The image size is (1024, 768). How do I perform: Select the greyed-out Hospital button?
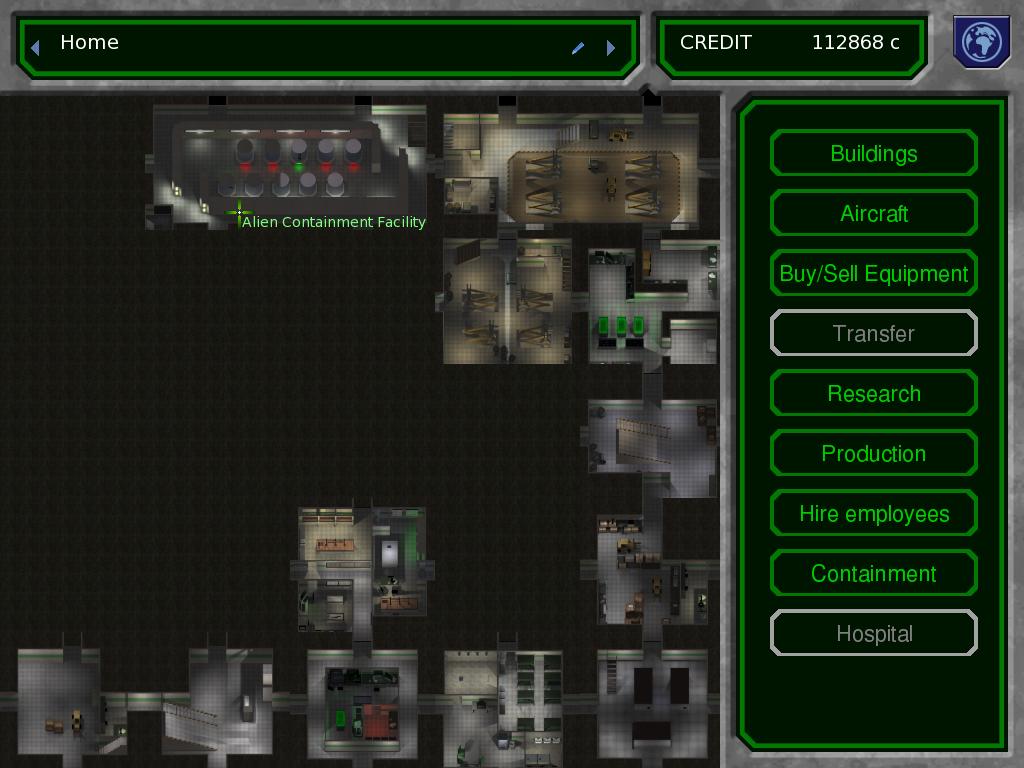pos(873,634)
